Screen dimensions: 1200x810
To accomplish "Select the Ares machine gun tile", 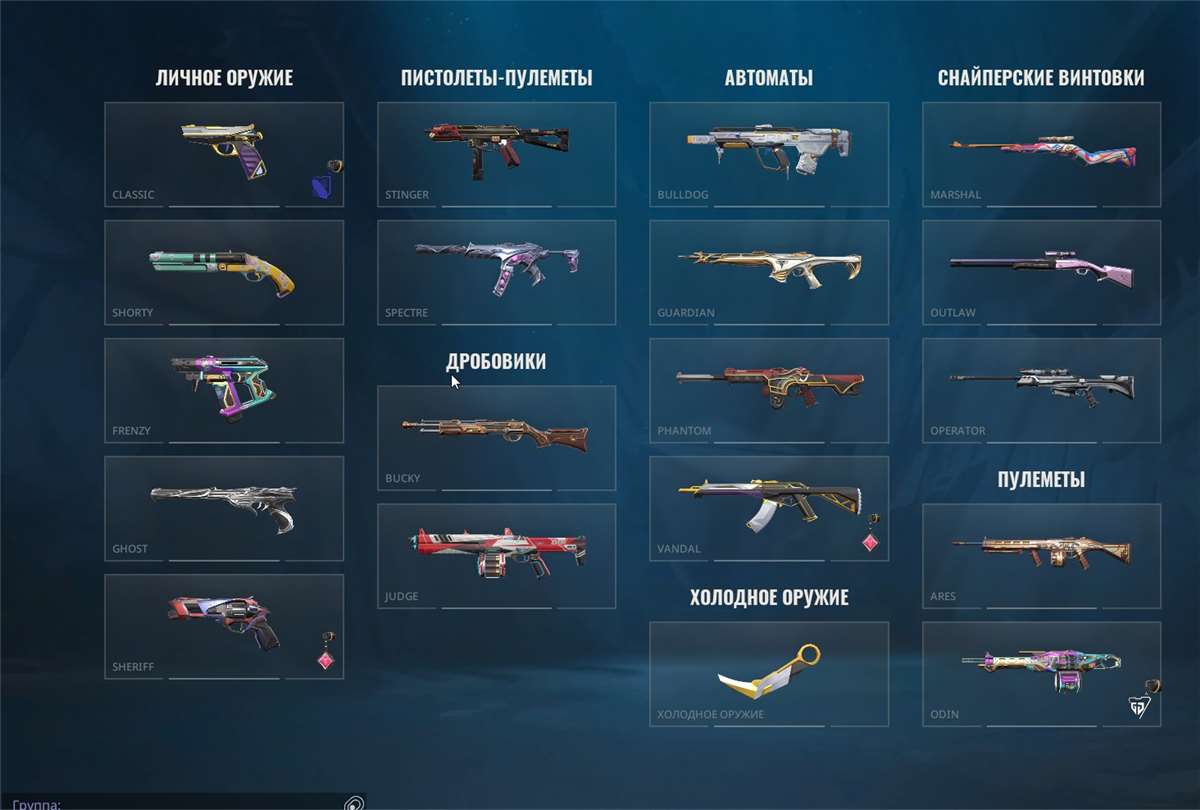I will 1041,556.
